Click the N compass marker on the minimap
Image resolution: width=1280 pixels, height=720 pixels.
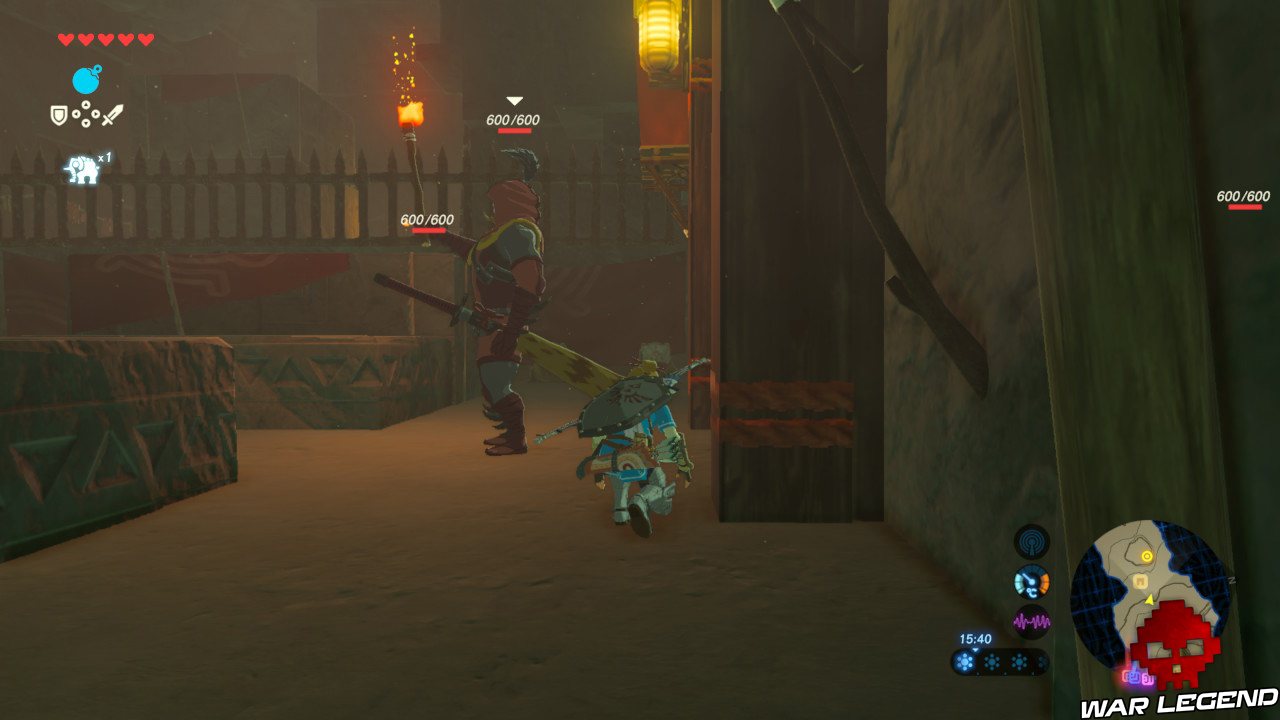pyautogui.click(x=1231, y=579)
